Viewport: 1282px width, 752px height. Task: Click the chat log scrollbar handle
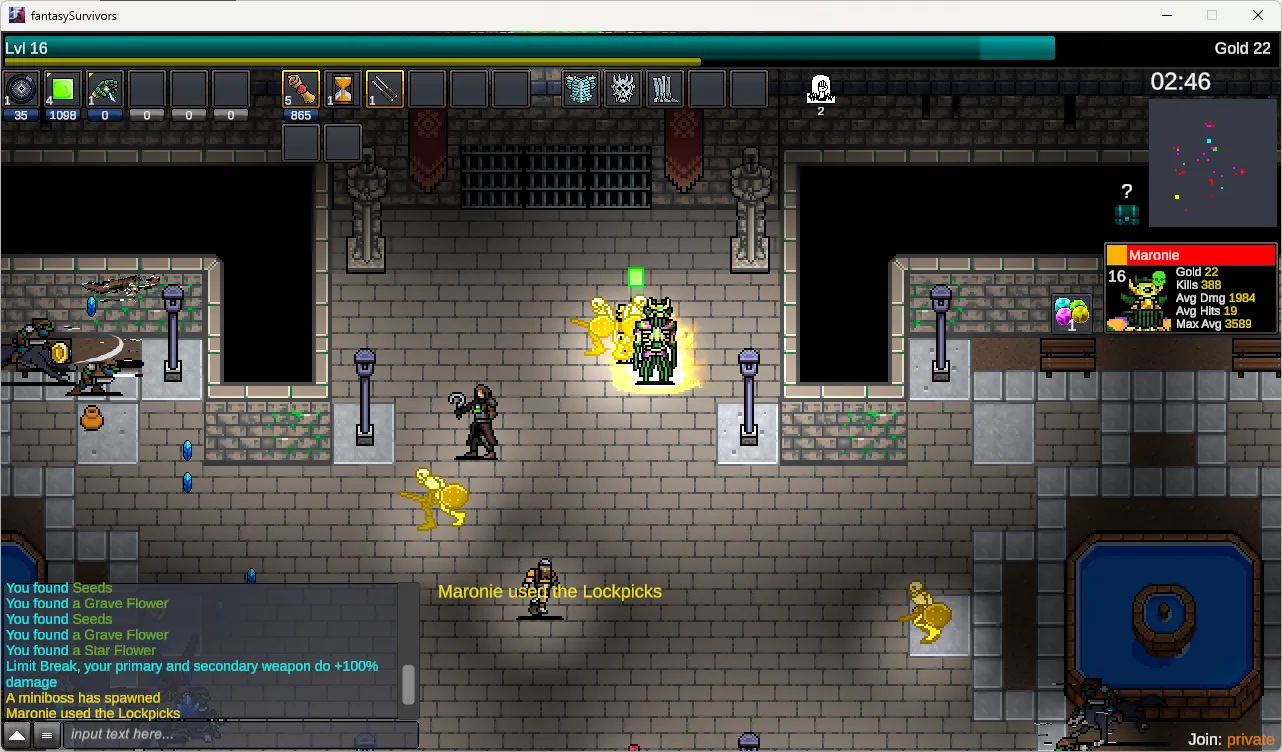tap(408, 685)
